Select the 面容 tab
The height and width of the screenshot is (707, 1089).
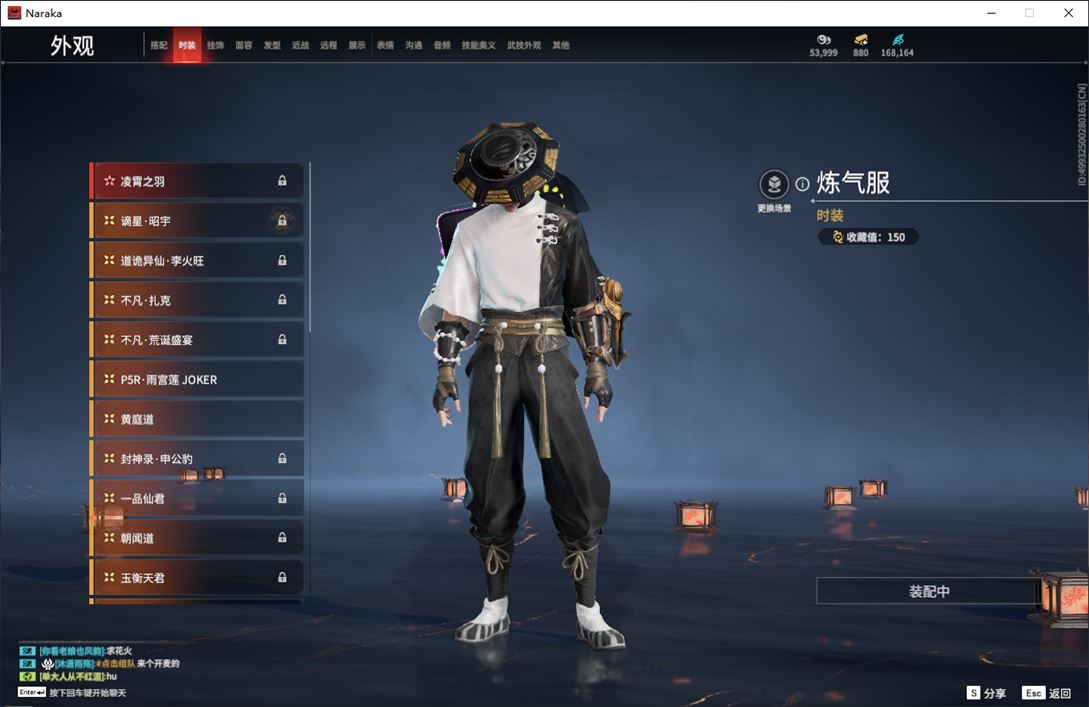[243, 46]
